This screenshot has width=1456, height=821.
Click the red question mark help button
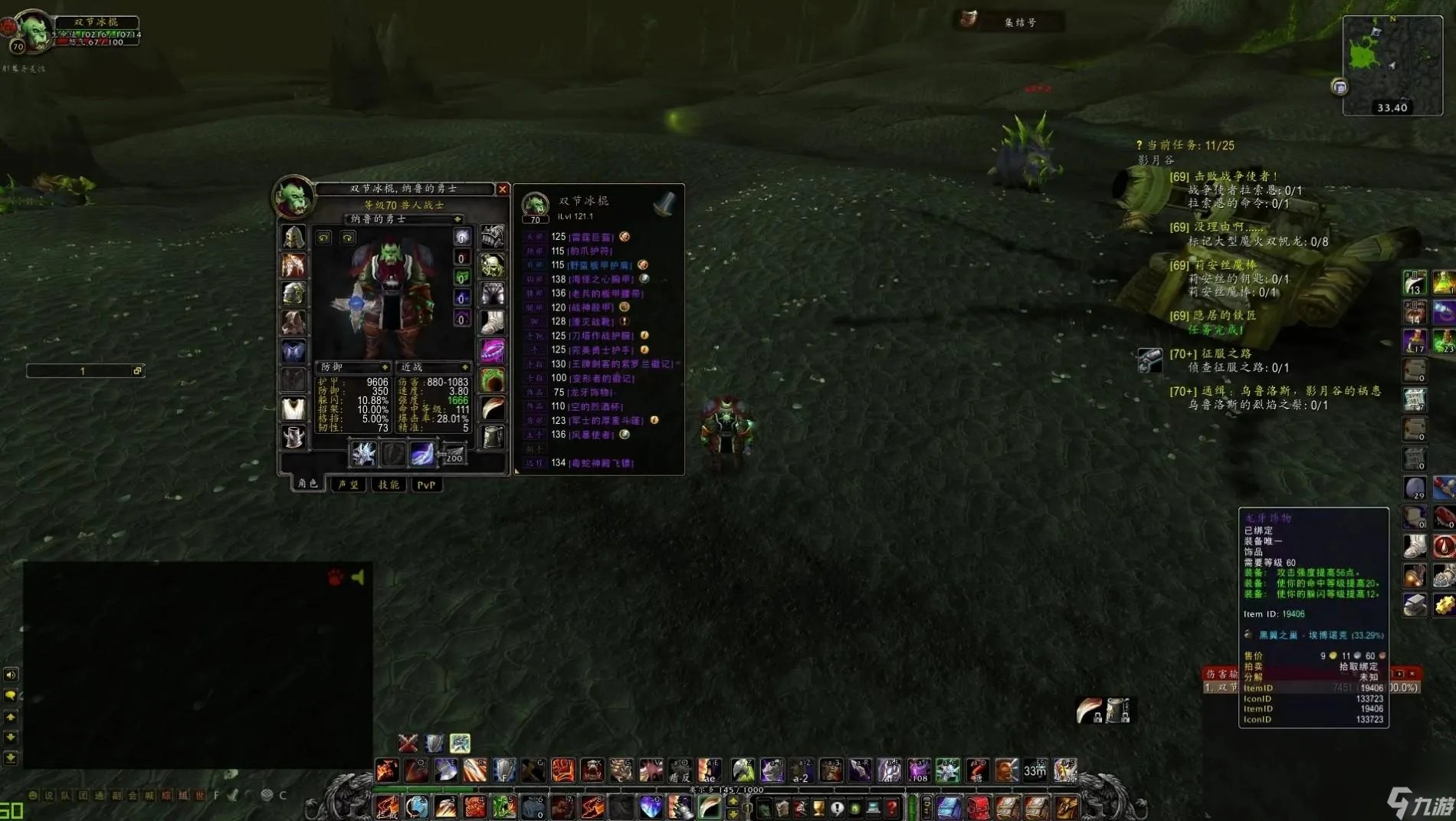(892, 807)
